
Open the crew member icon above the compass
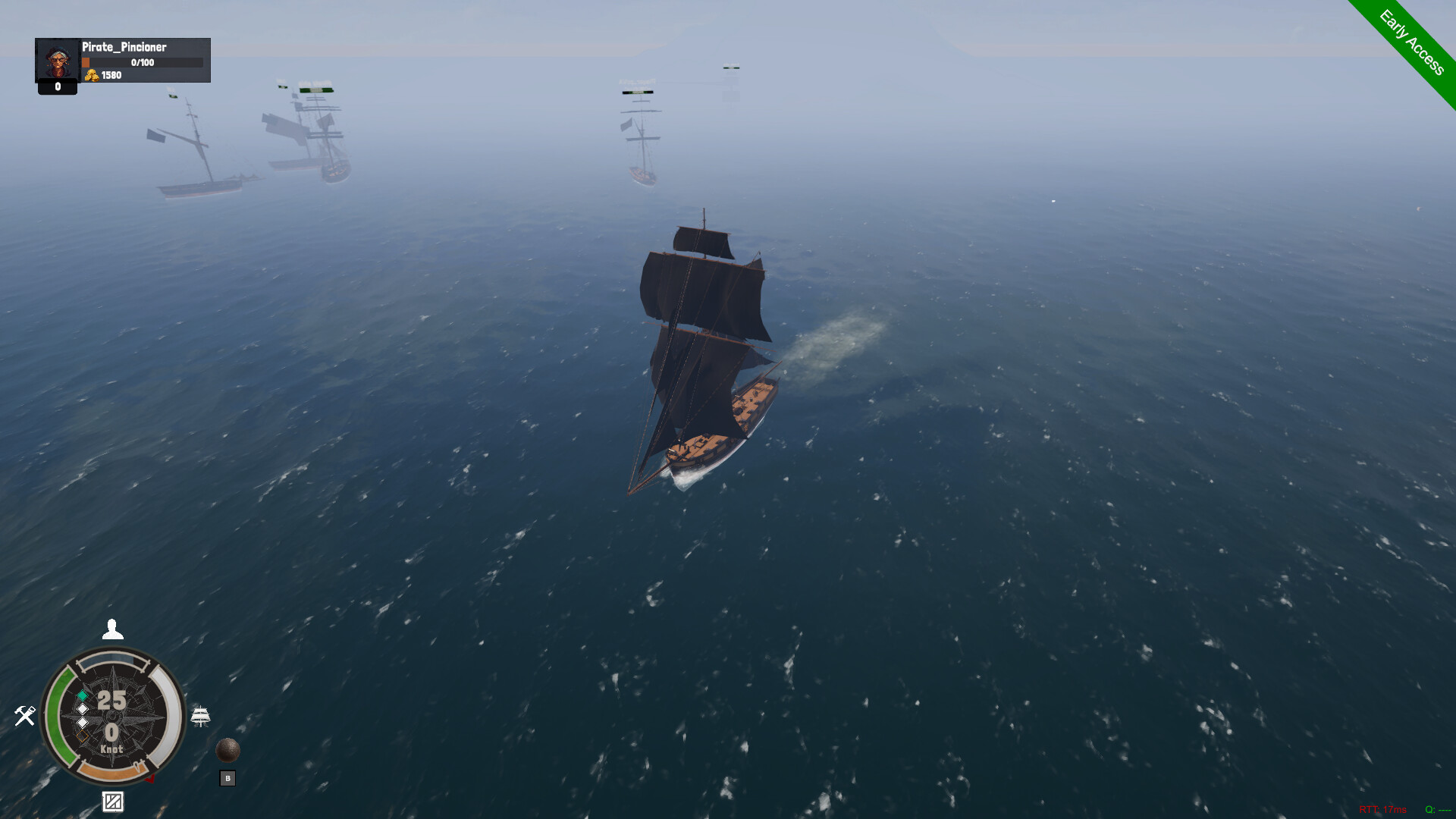(x=112, y=629)
